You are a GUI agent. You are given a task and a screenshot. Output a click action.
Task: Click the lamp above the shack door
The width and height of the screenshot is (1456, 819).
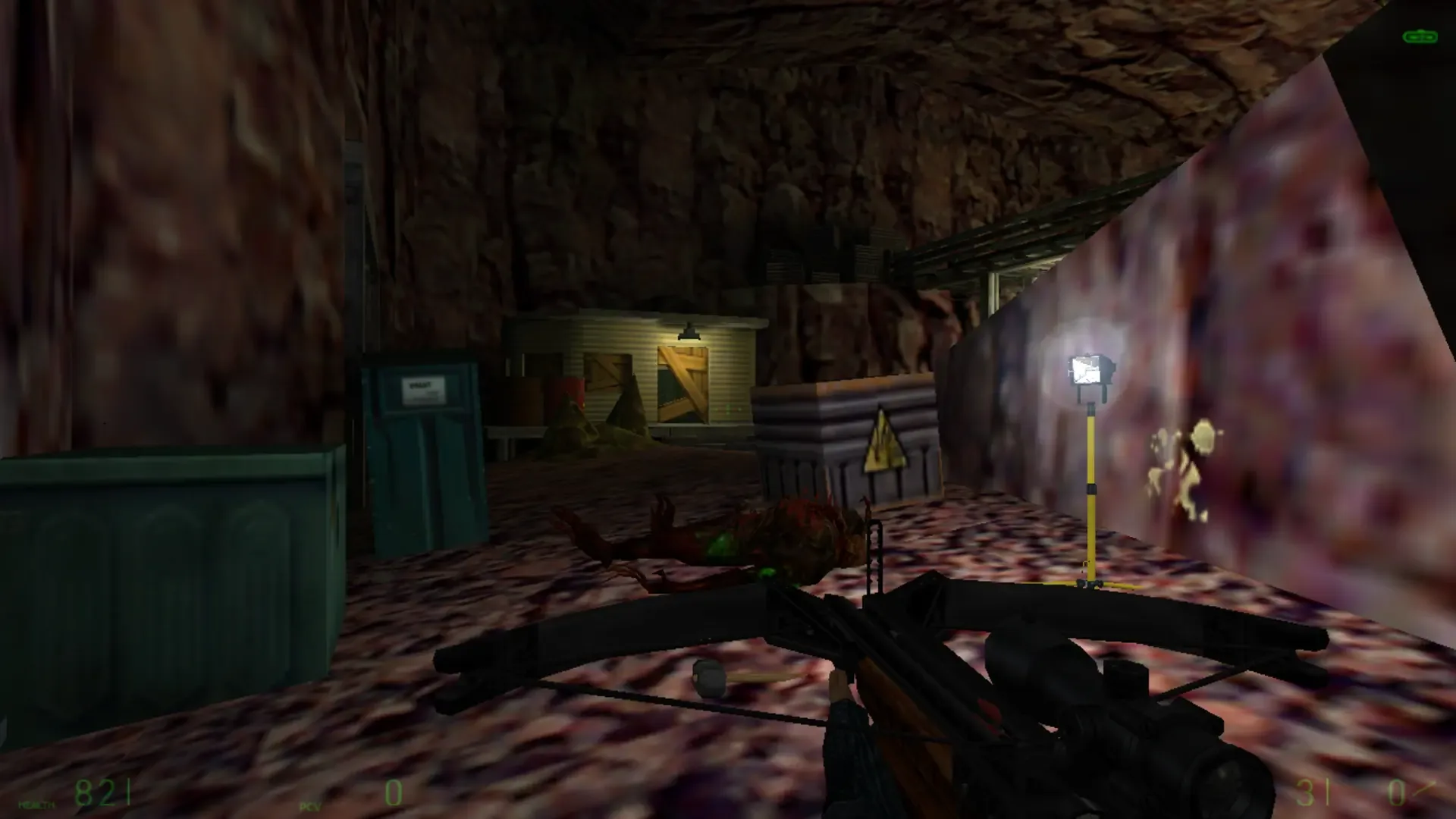tap(687, 331)
